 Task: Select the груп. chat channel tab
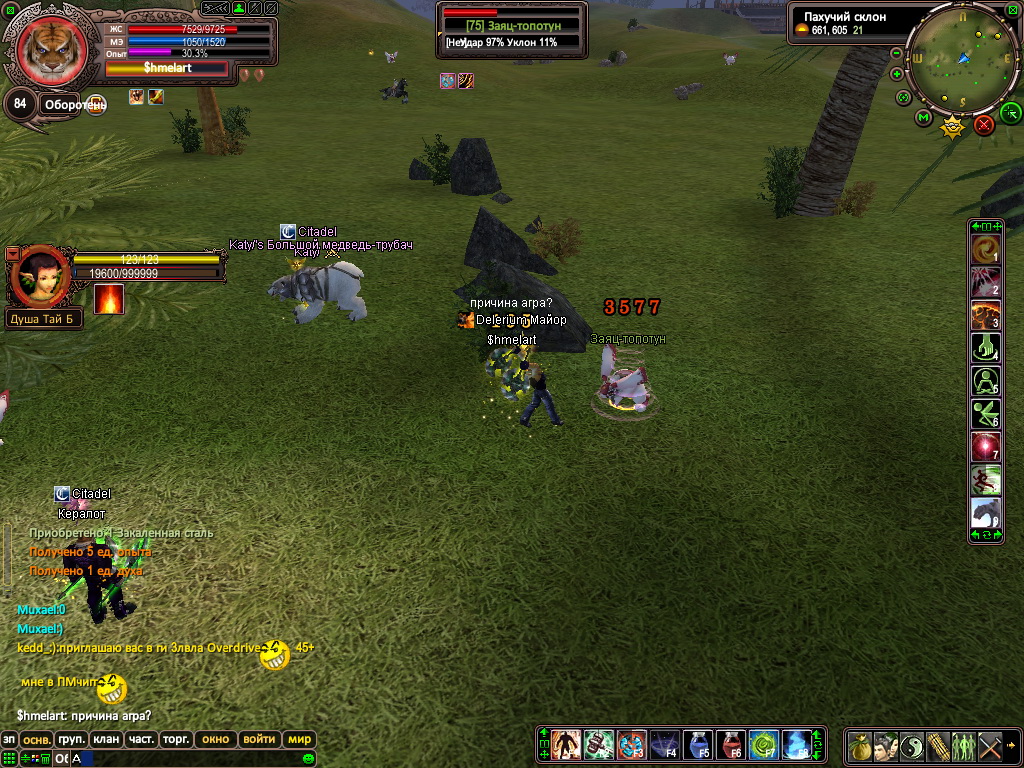(71, 740)
